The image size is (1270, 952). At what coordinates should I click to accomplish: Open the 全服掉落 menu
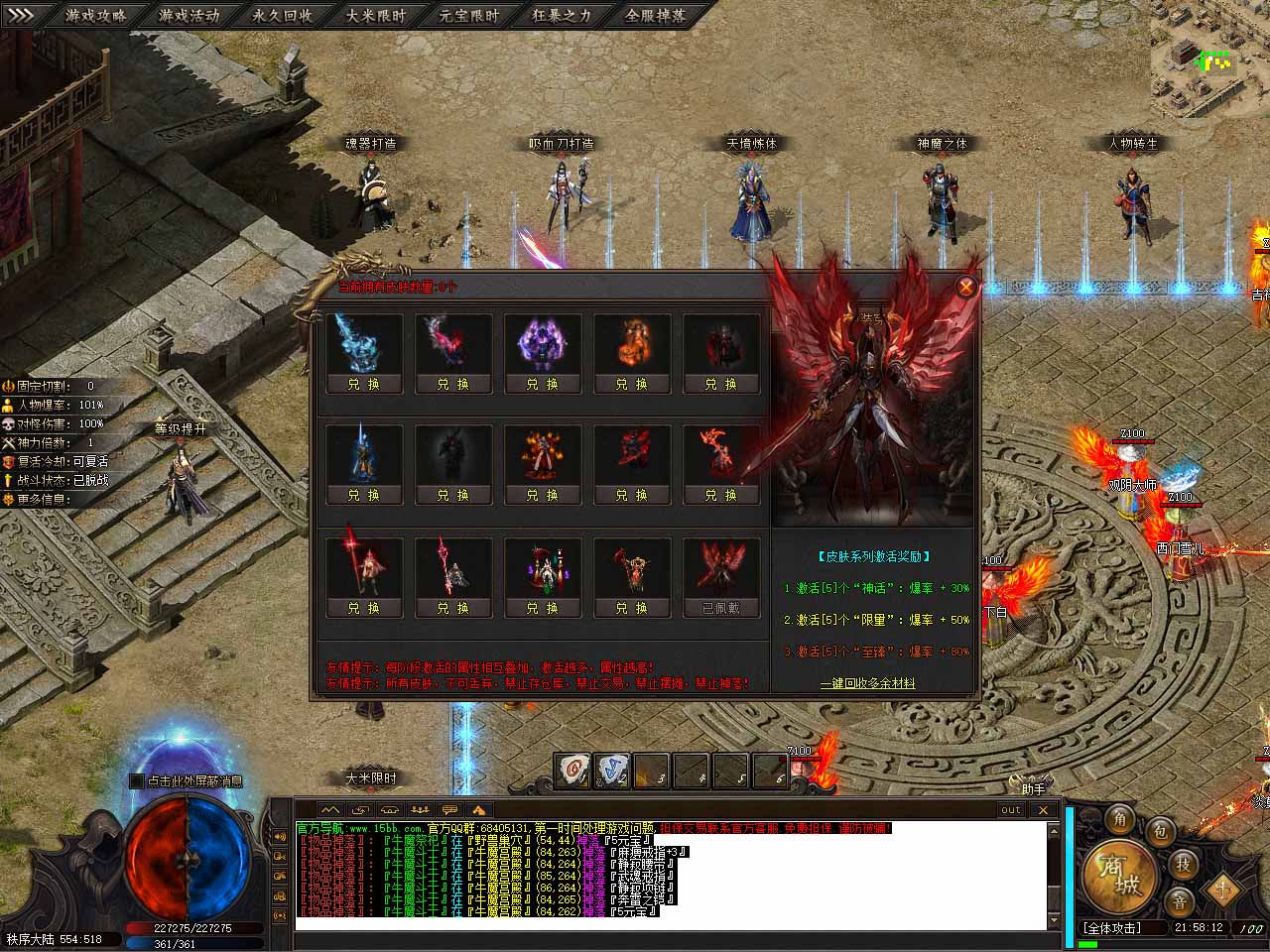click(655, 15)
